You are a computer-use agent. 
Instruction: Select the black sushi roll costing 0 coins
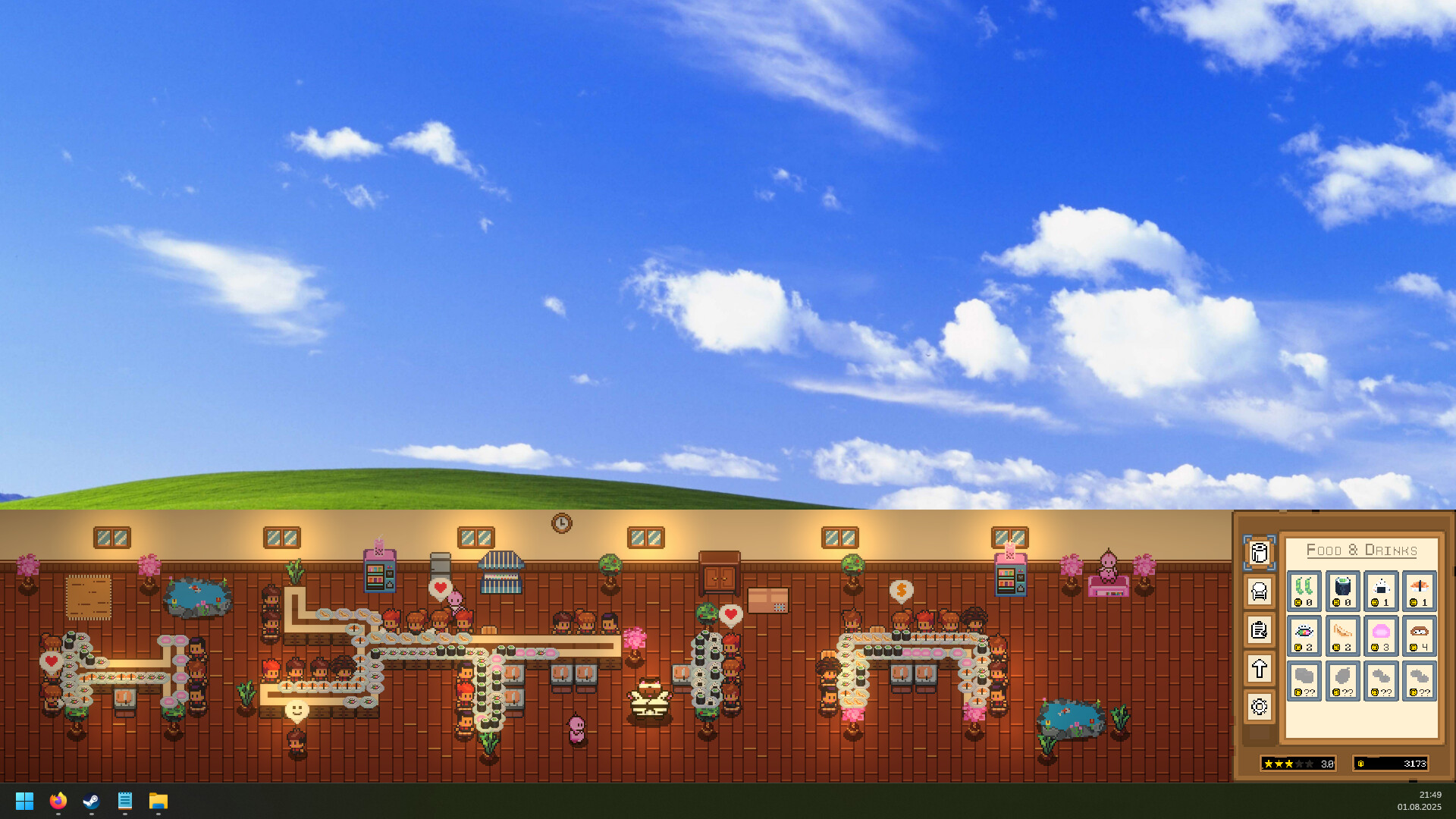(x=1341, y=591)
